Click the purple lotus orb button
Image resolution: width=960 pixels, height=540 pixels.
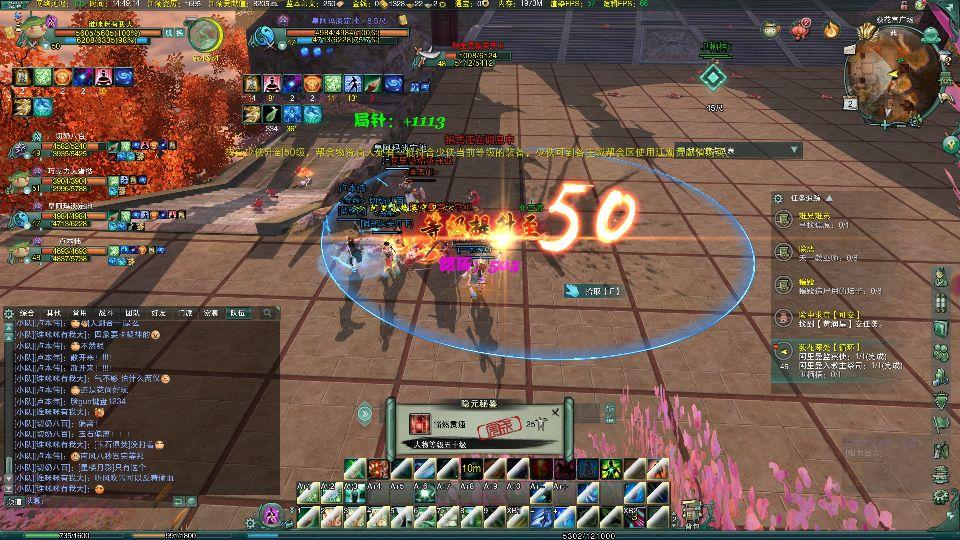coord(271,516)
